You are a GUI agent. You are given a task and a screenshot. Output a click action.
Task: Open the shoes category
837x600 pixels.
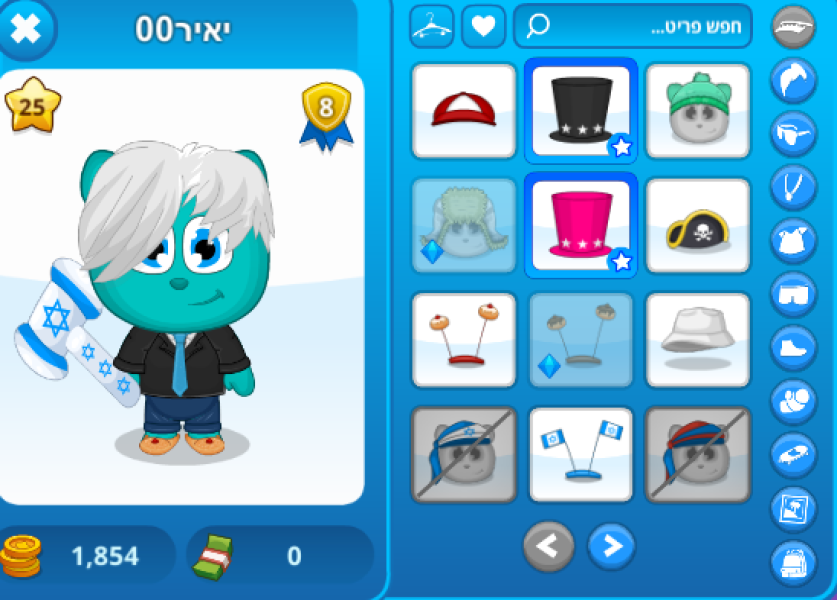tap(793, 348)
